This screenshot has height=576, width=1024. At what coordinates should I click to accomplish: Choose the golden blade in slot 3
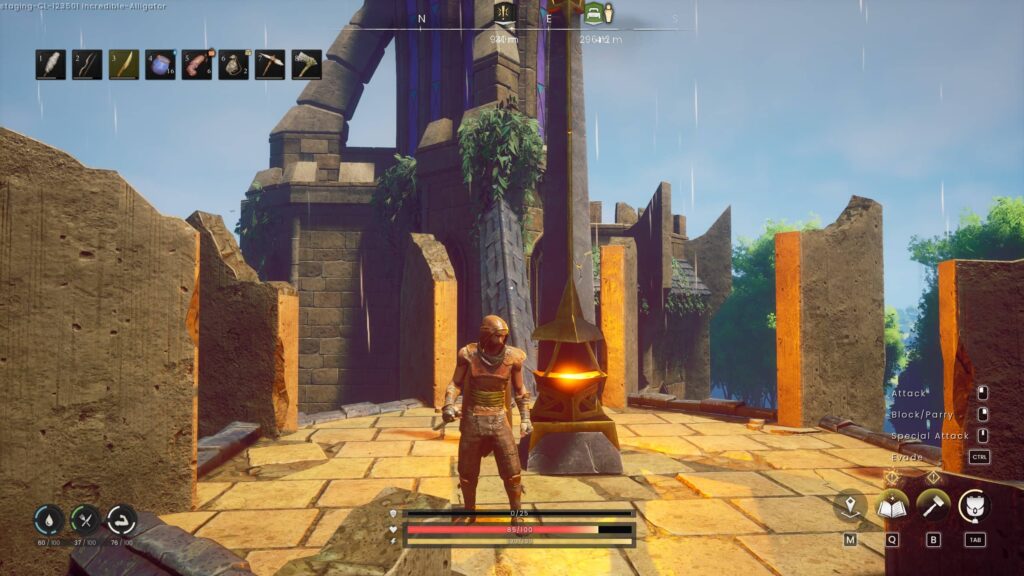pyautogui.click(x=124, y=65)
